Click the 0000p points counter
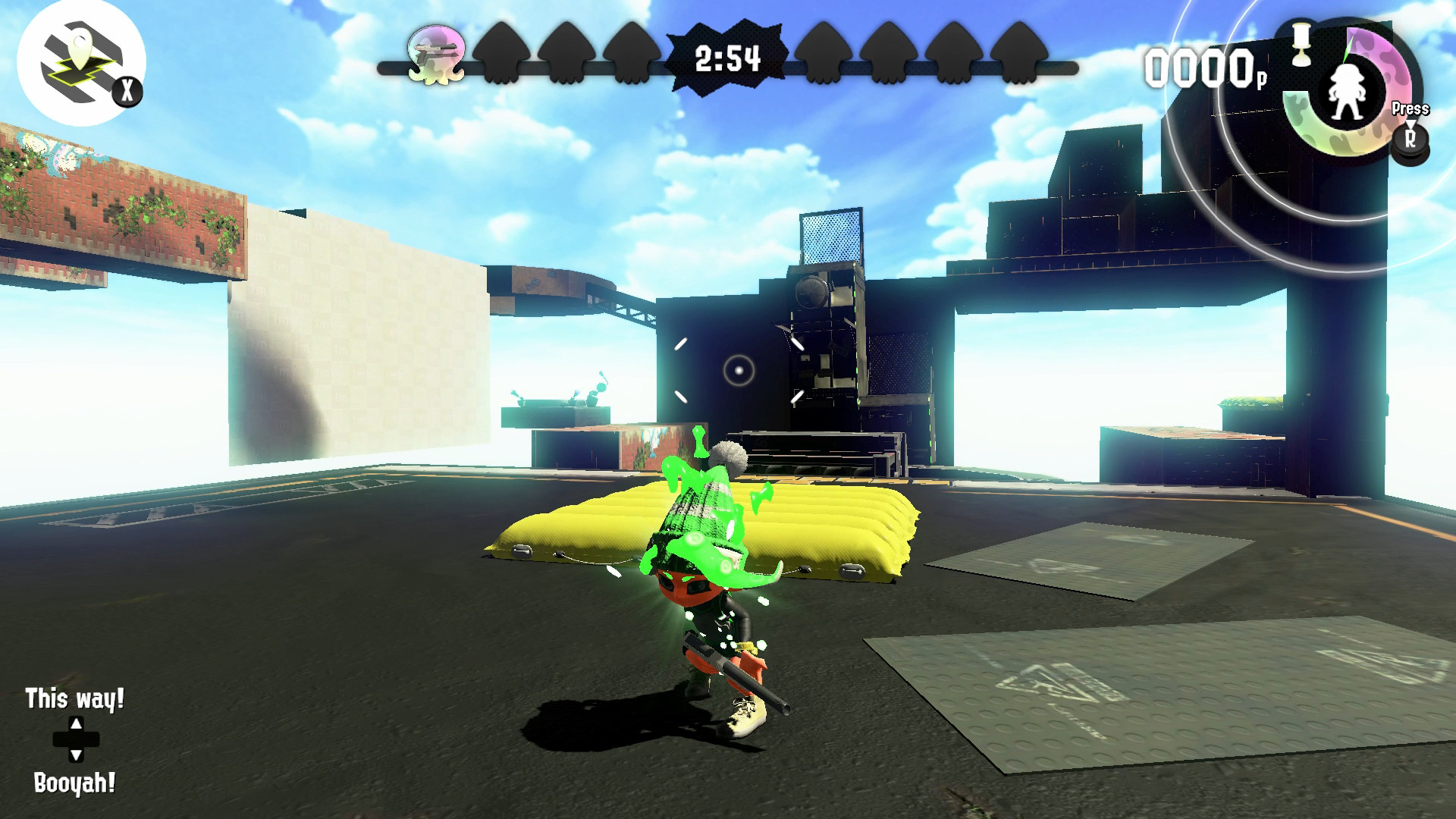The width and height of the screenshot is (1456, 819). pyautogui.click(x=1203, y=68)
